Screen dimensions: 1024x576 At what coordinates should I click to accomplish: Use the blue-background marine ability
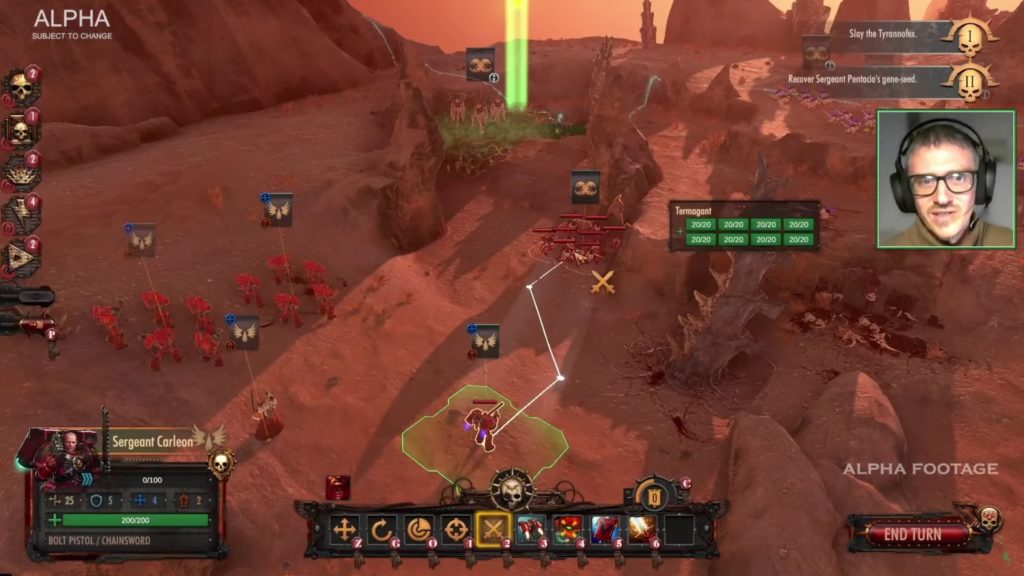click(604, 530)
